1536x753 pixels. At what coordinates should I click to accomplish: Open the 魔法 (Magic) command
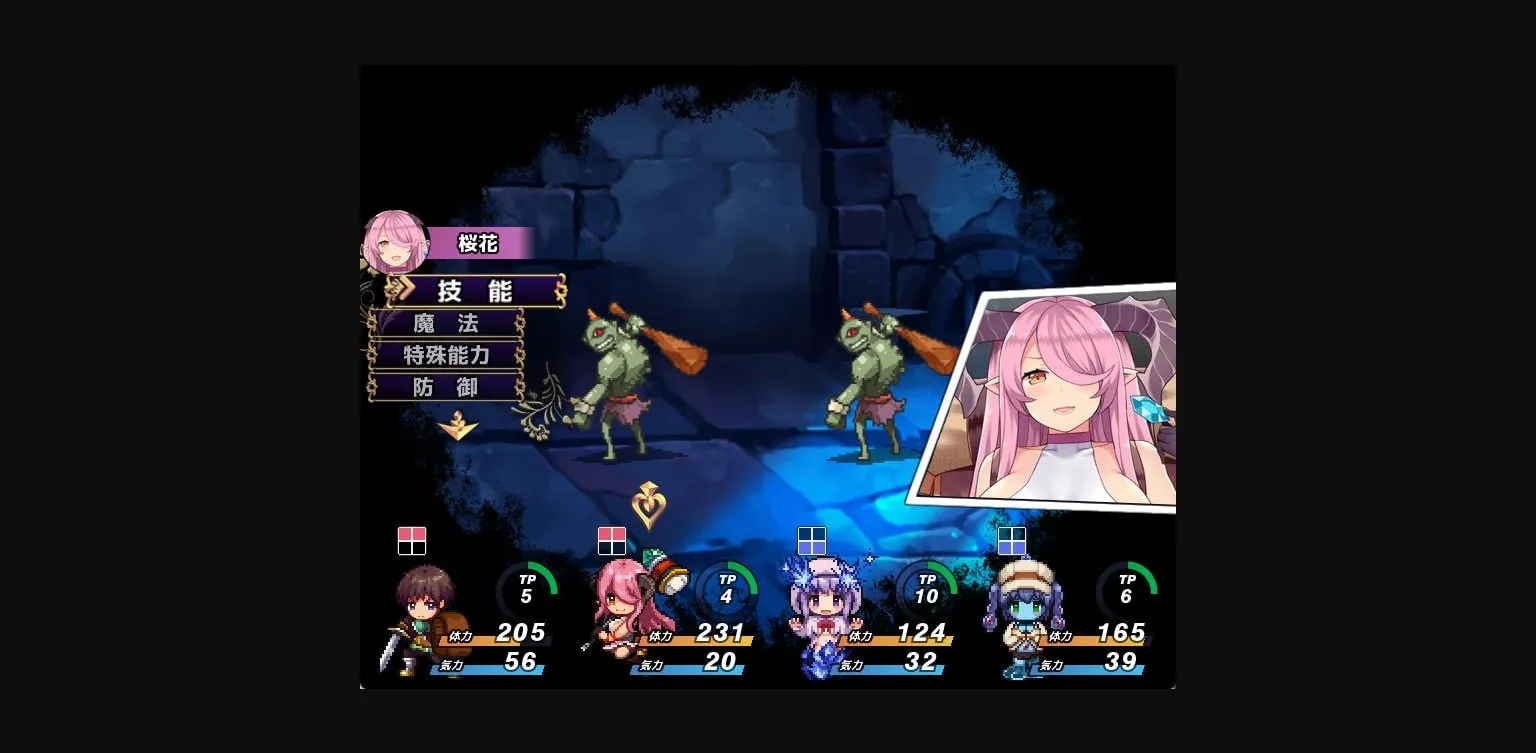447,323
